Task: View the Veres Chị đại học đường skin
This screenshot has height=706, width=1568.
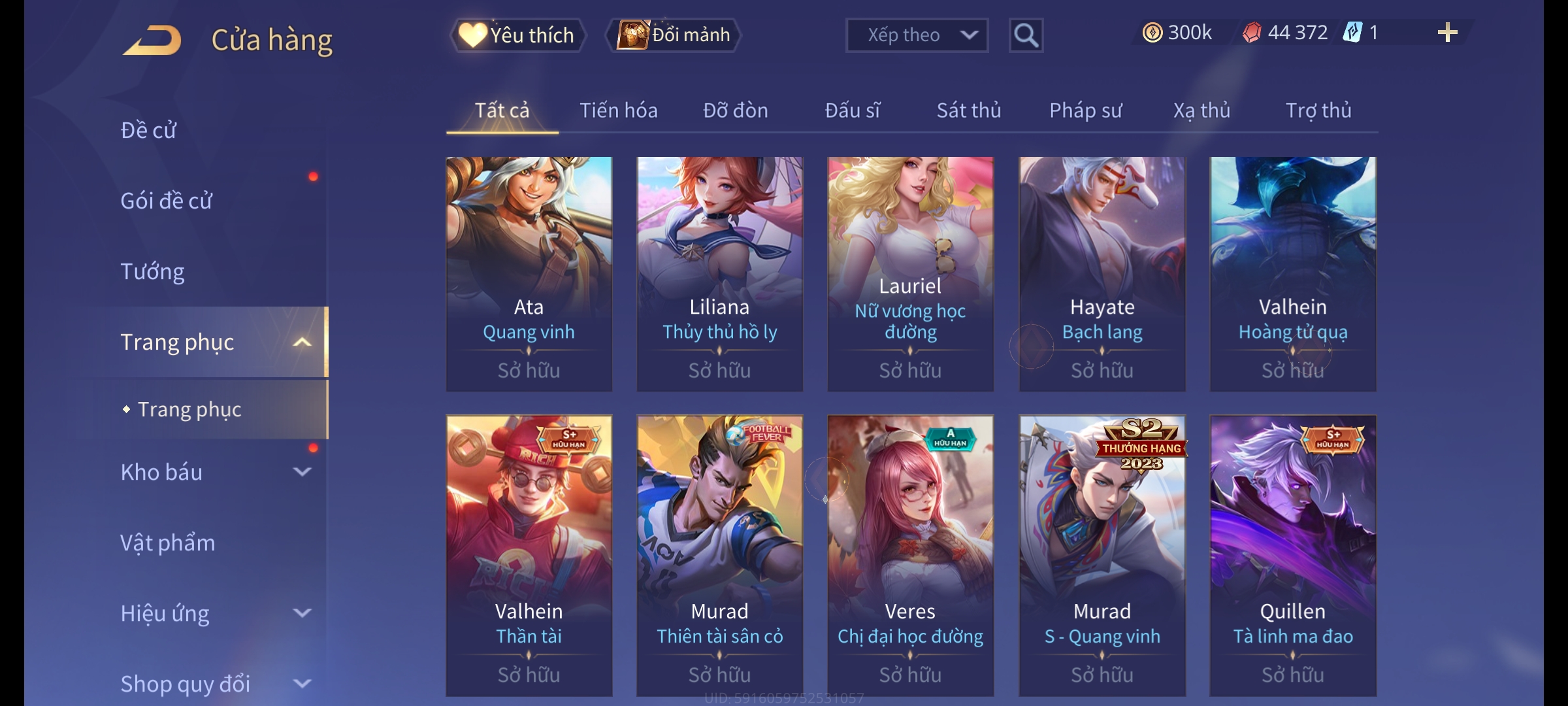Action: coord(910,554)
